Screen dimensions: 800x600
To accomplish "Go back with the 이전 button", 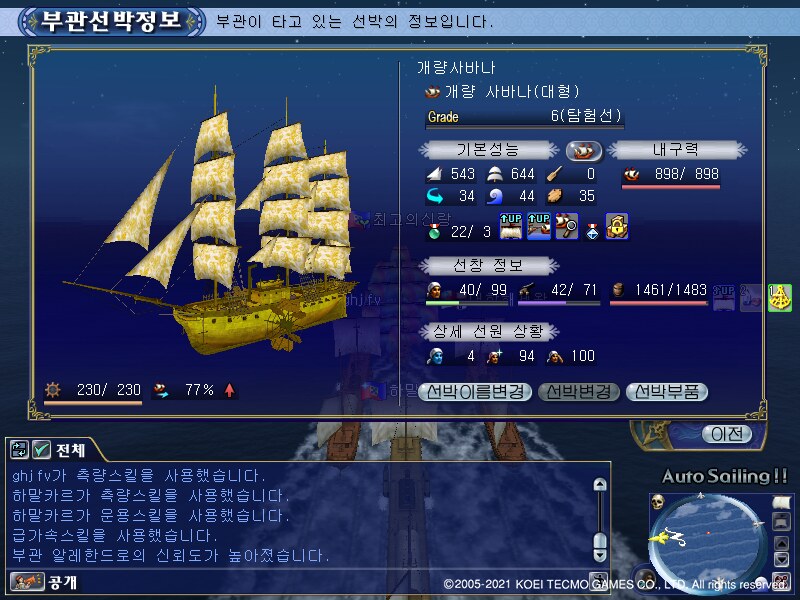I will click(726, 434).
